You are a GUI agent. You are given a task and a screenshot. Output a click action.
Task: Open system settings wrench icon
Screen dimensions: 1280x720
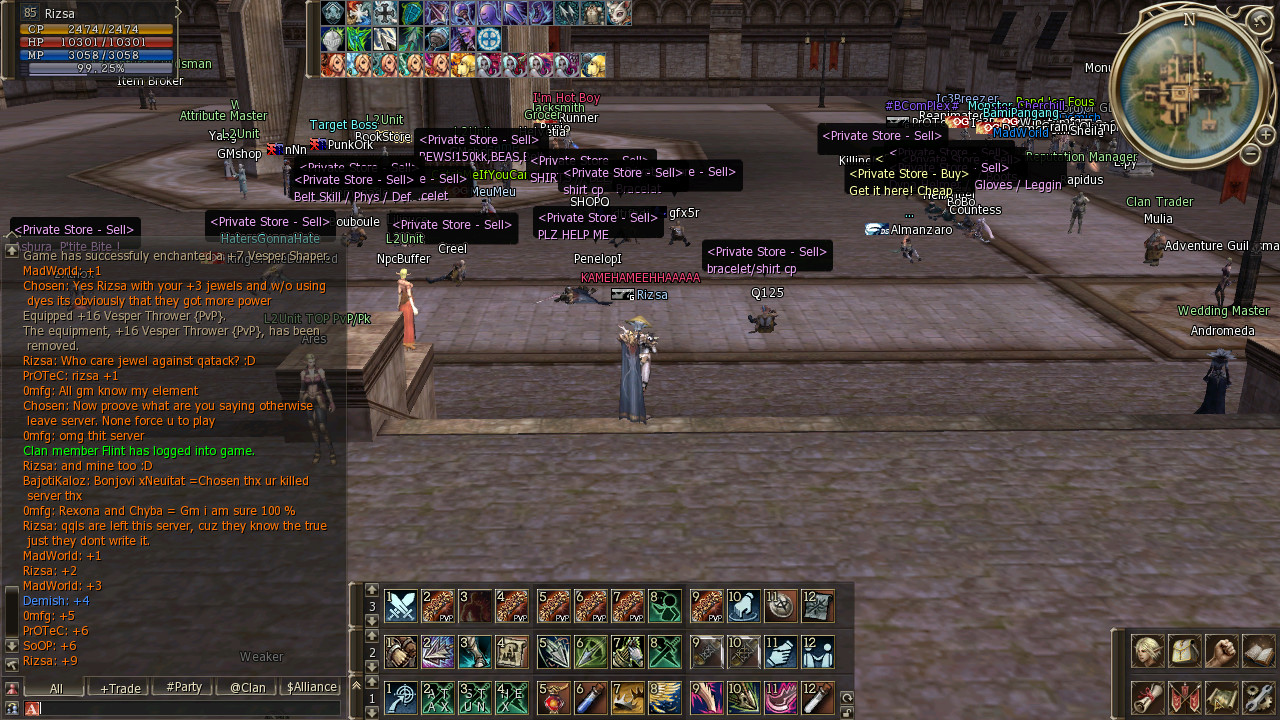tap(1259, 697)
